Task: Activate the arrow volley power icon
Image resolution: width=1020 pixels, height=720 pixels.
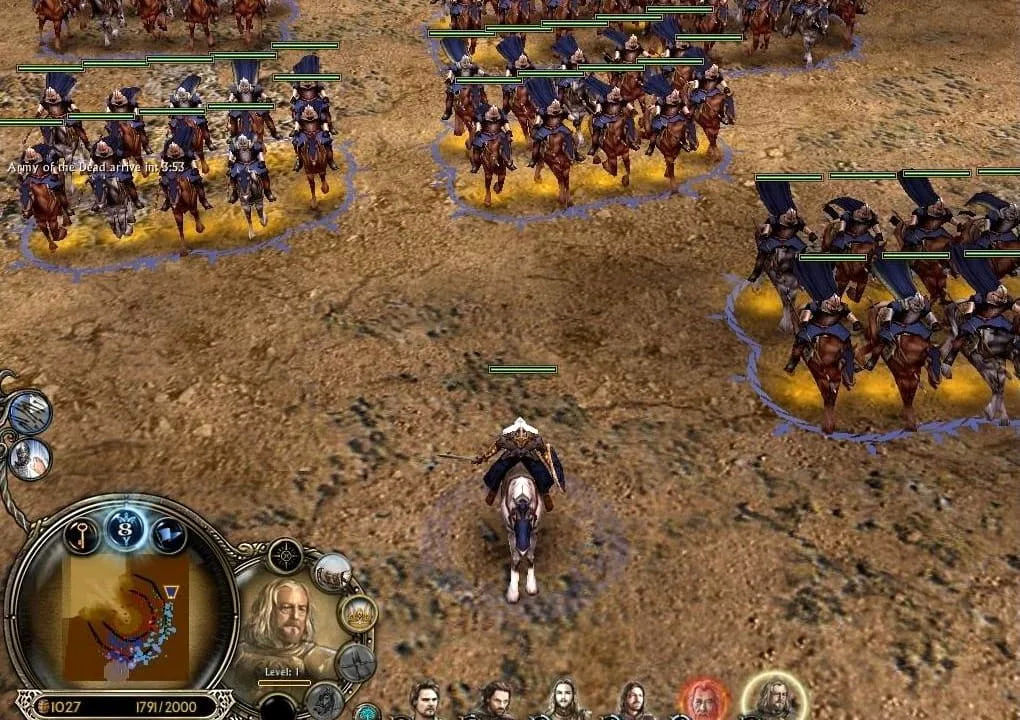Action: coord(29,412)
